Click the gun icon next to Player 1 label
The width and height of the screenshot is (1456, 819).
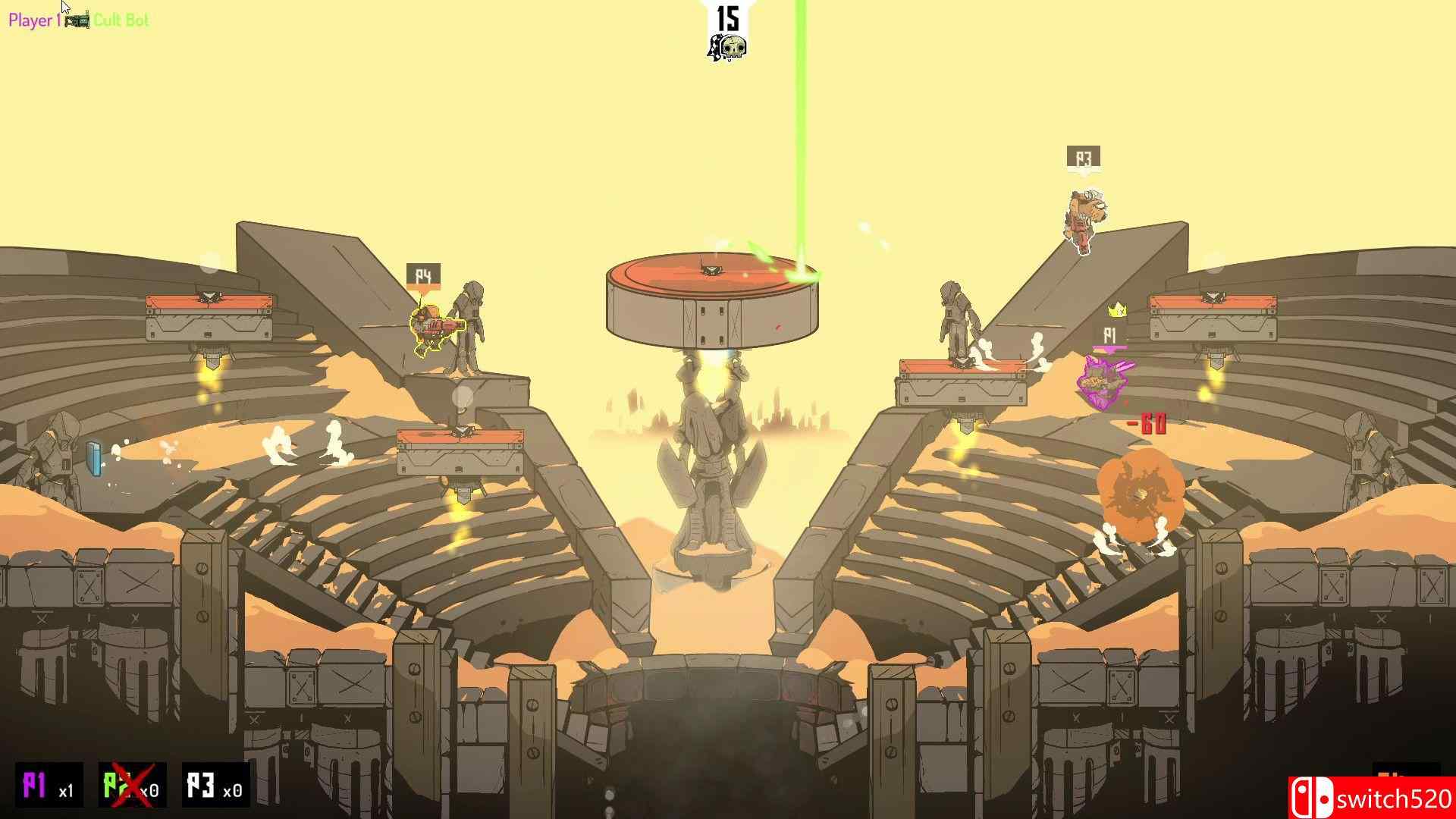click(x=77, y=21)
